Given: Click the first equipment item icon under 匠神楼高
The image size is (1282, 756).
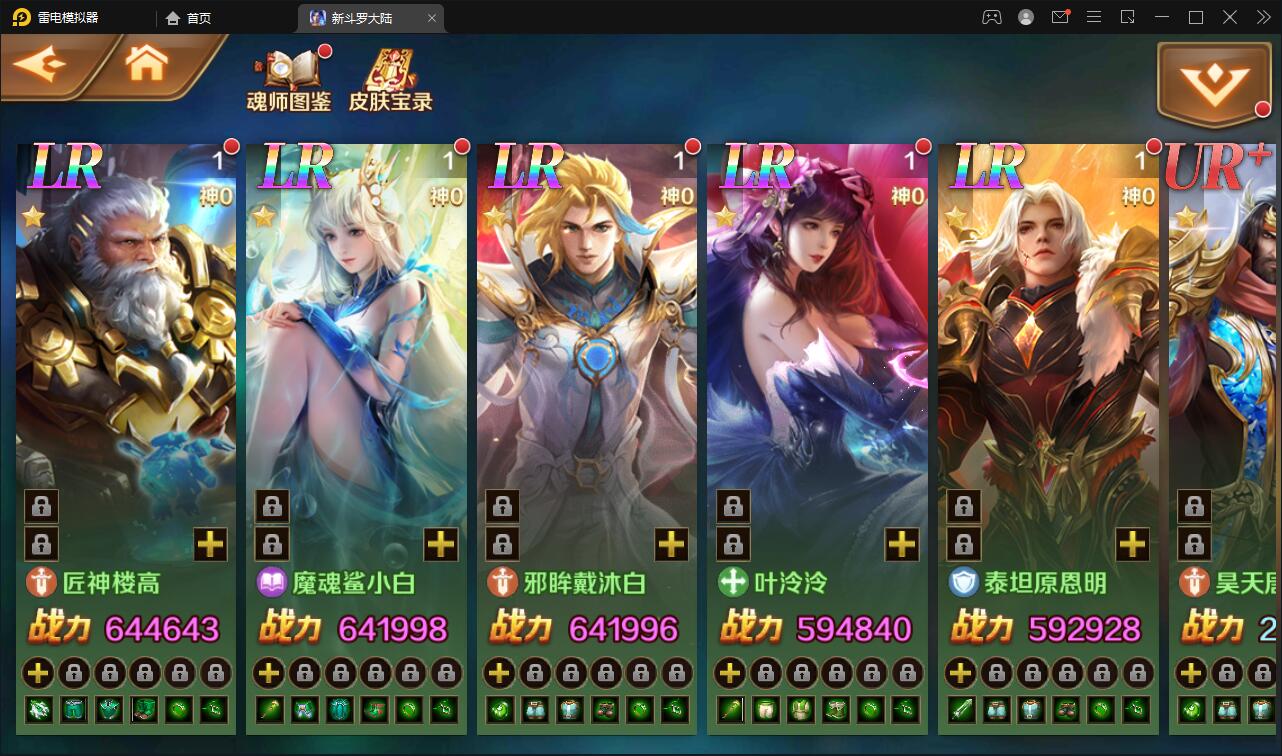Looking at the screenshot, I should click(38, 709).
